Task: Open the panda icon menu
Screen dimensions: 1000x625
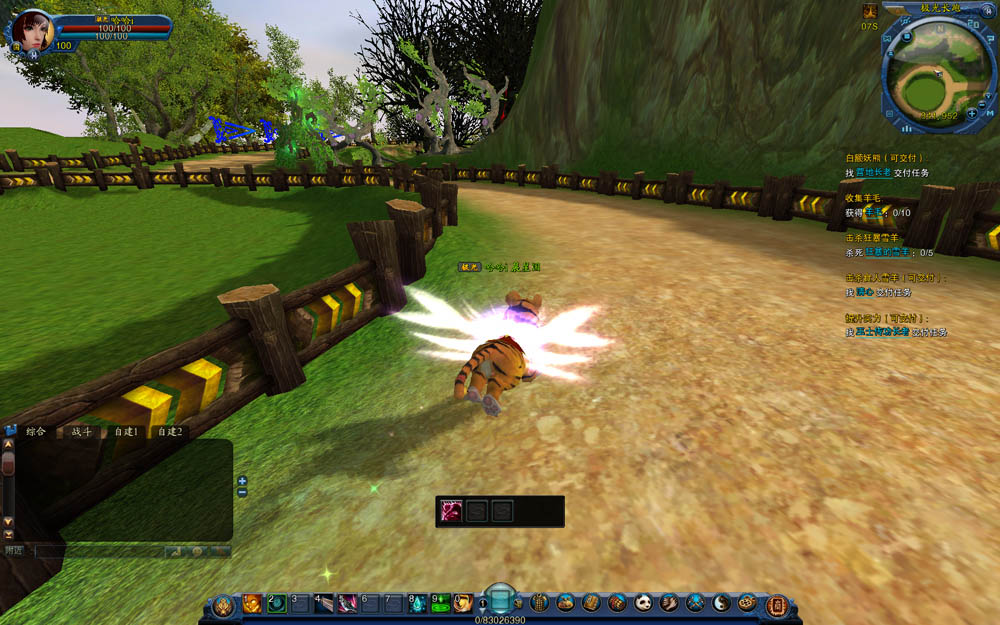Action: [x=643, y=603]
